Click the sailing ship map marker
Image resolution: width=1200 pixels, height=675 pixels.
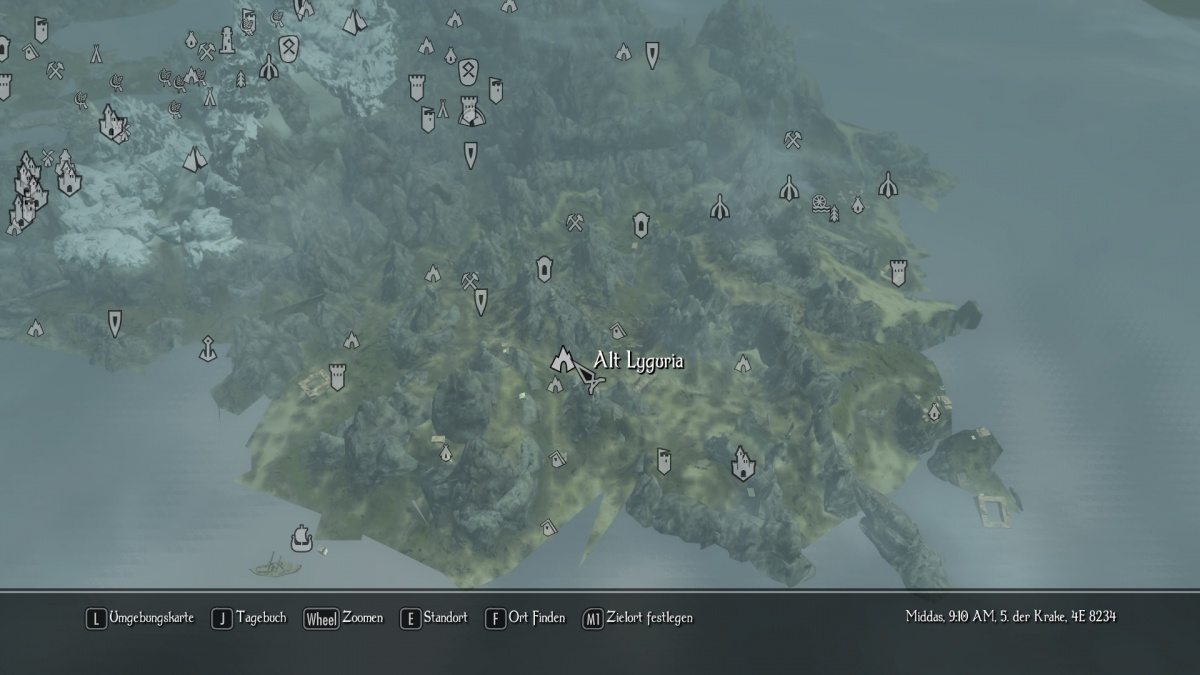click(299, 539)
